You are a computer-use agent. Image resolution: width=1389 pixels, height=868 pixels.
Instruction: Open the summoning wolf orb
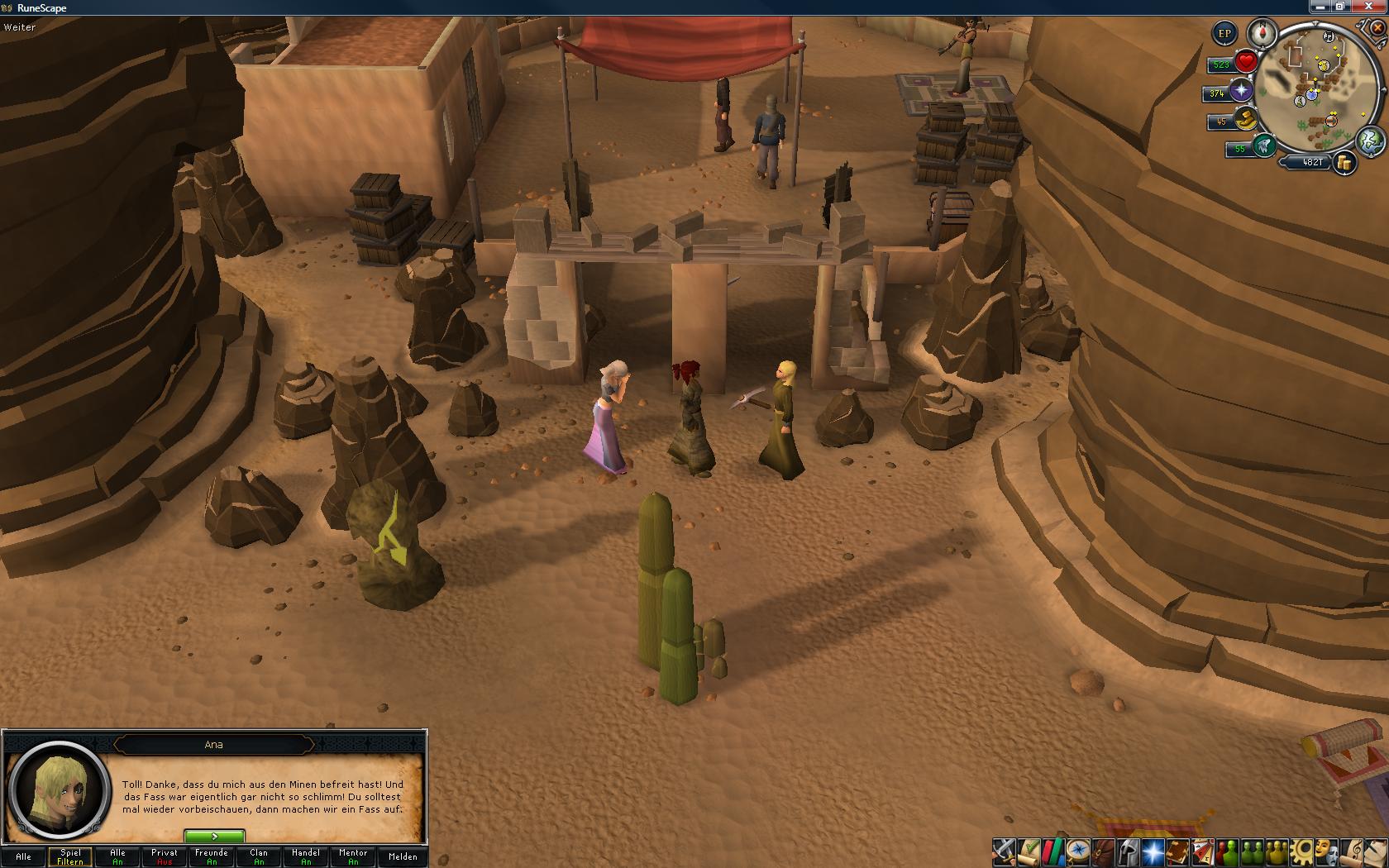[1263, 147]
